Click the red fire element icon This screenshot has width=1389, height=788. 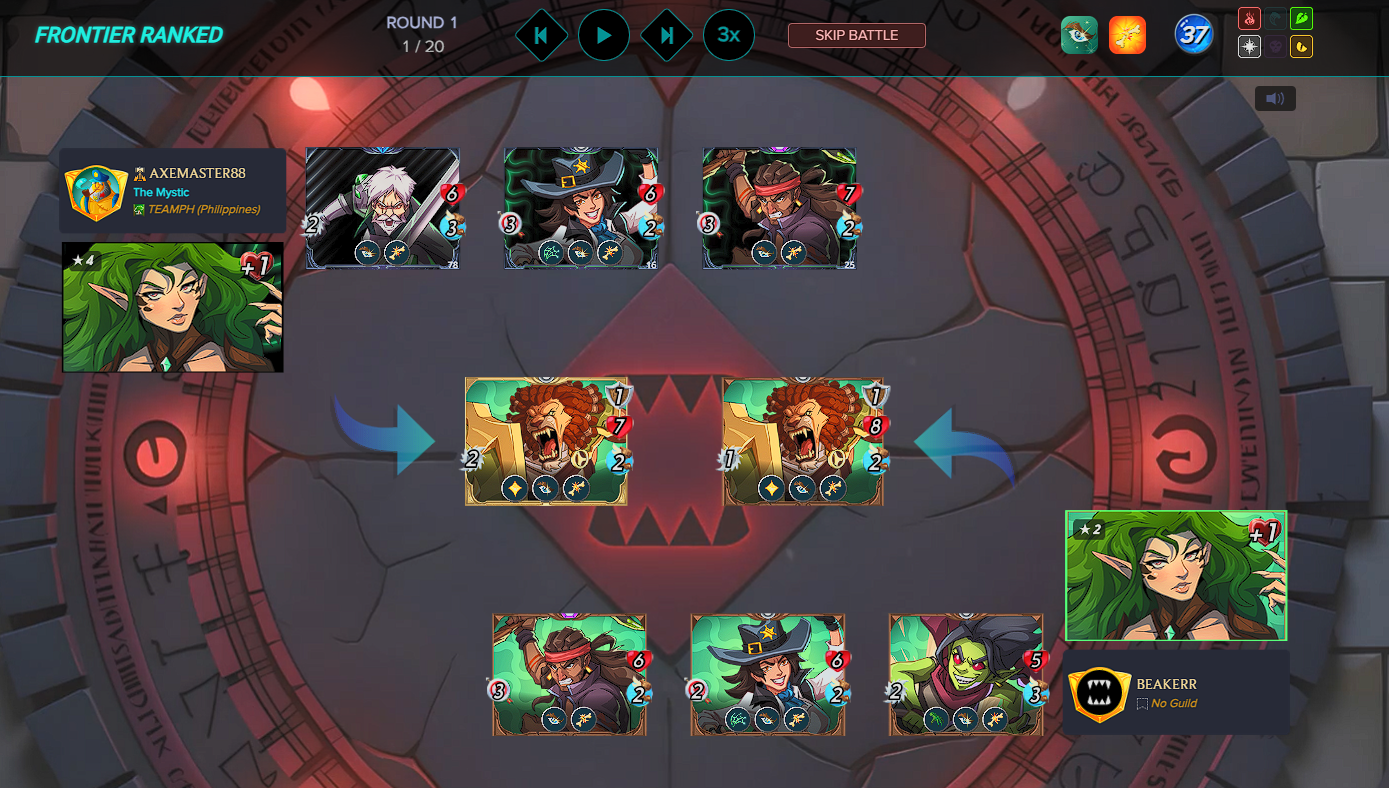click(x=1249, y=18)
